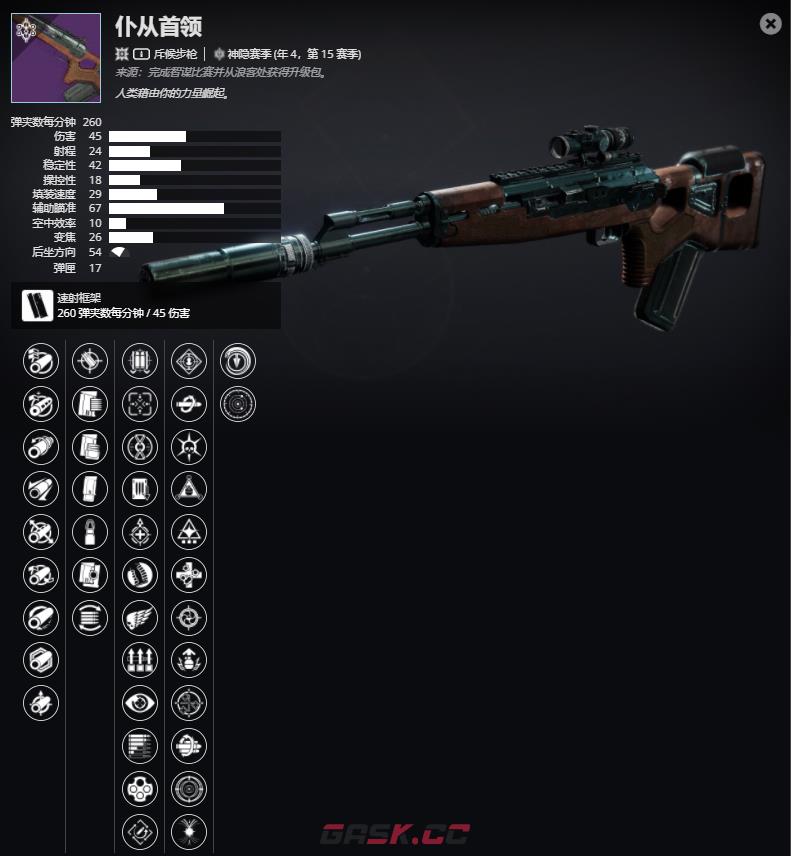791x856 pixels.
Task: Select the glowing starburst perk icon
Action: 189,830
